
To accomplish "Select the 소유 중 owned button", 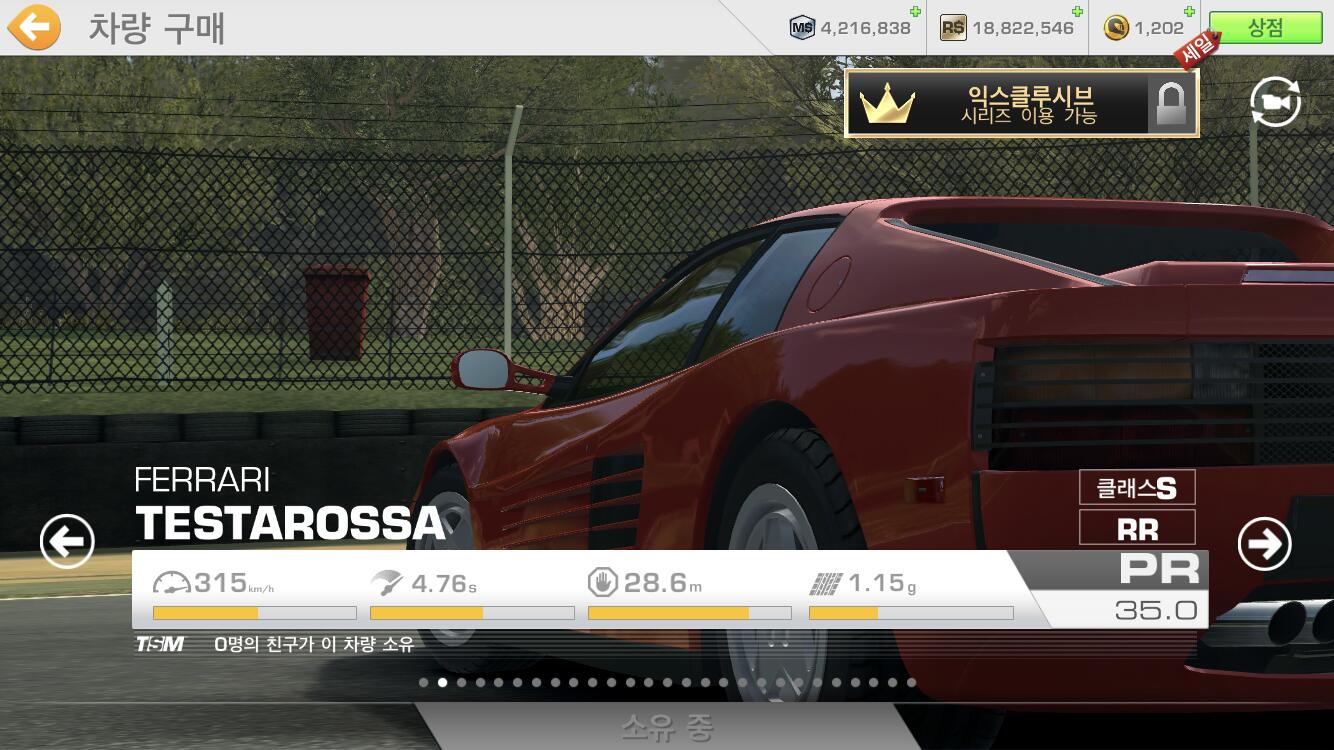I will click(667, 727).
